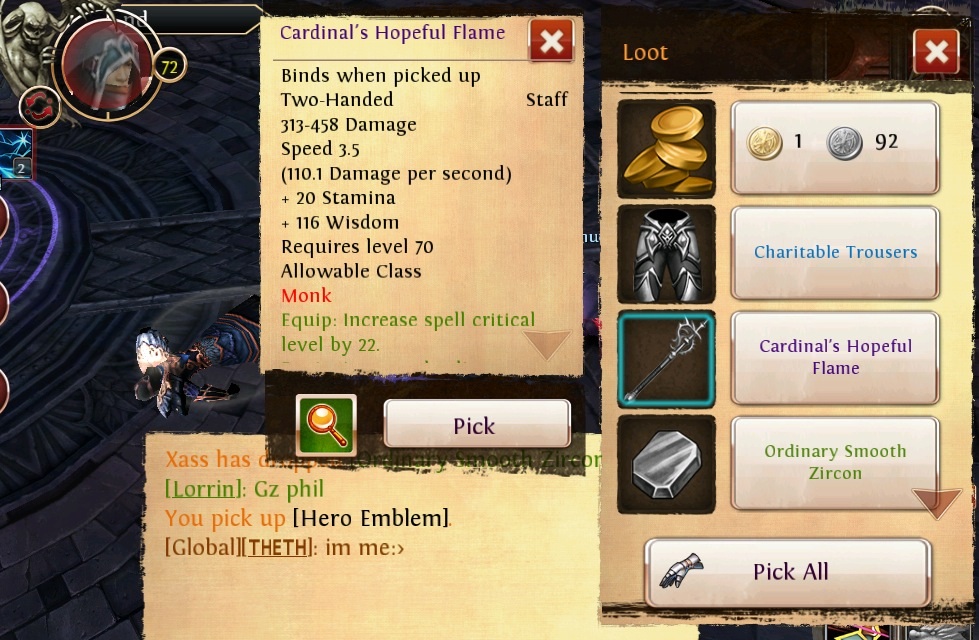
Task: Pick the Cardinal's Hopeful Flame staff
Action: click(x=476, y=425)
